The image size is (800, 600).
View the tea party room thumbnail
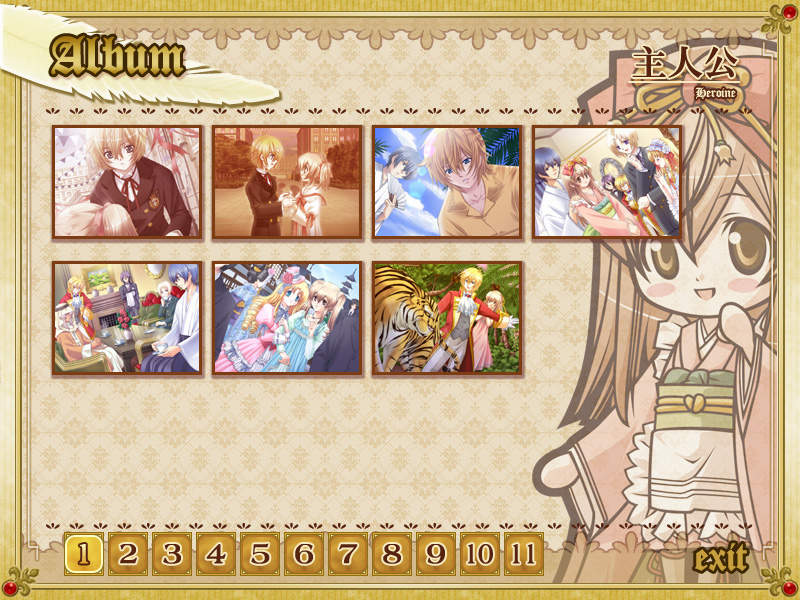pos(127,319)
